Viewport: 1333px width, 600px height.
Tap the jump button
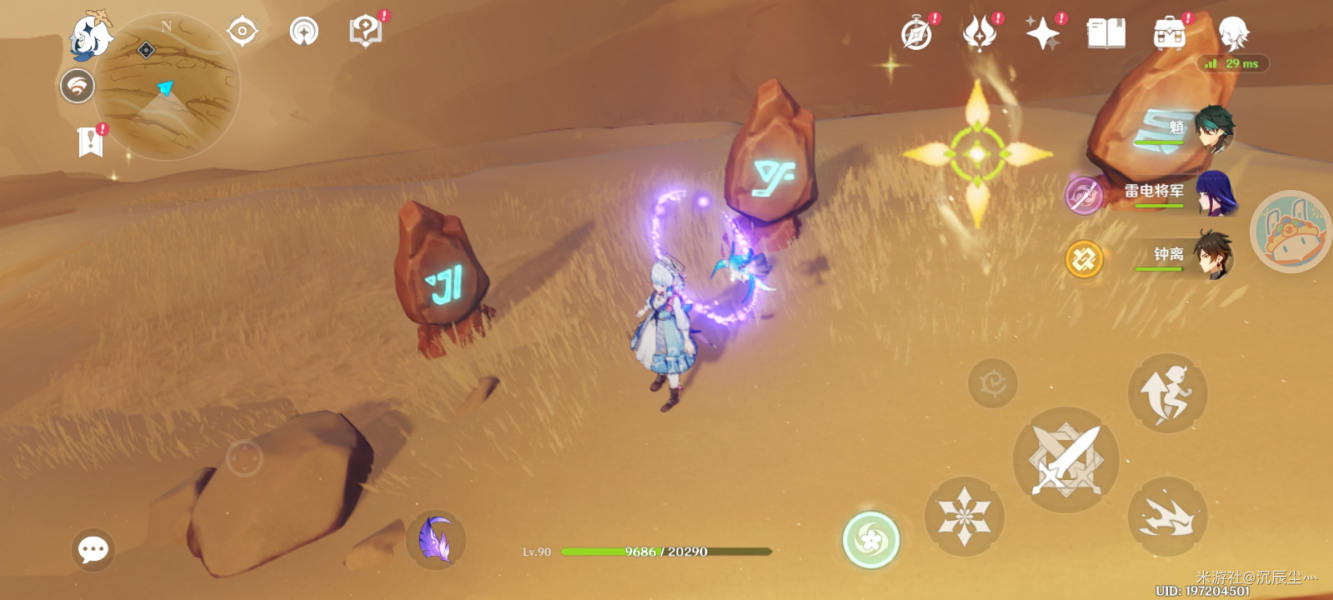pyautogui.click(x=1167, y=393)
